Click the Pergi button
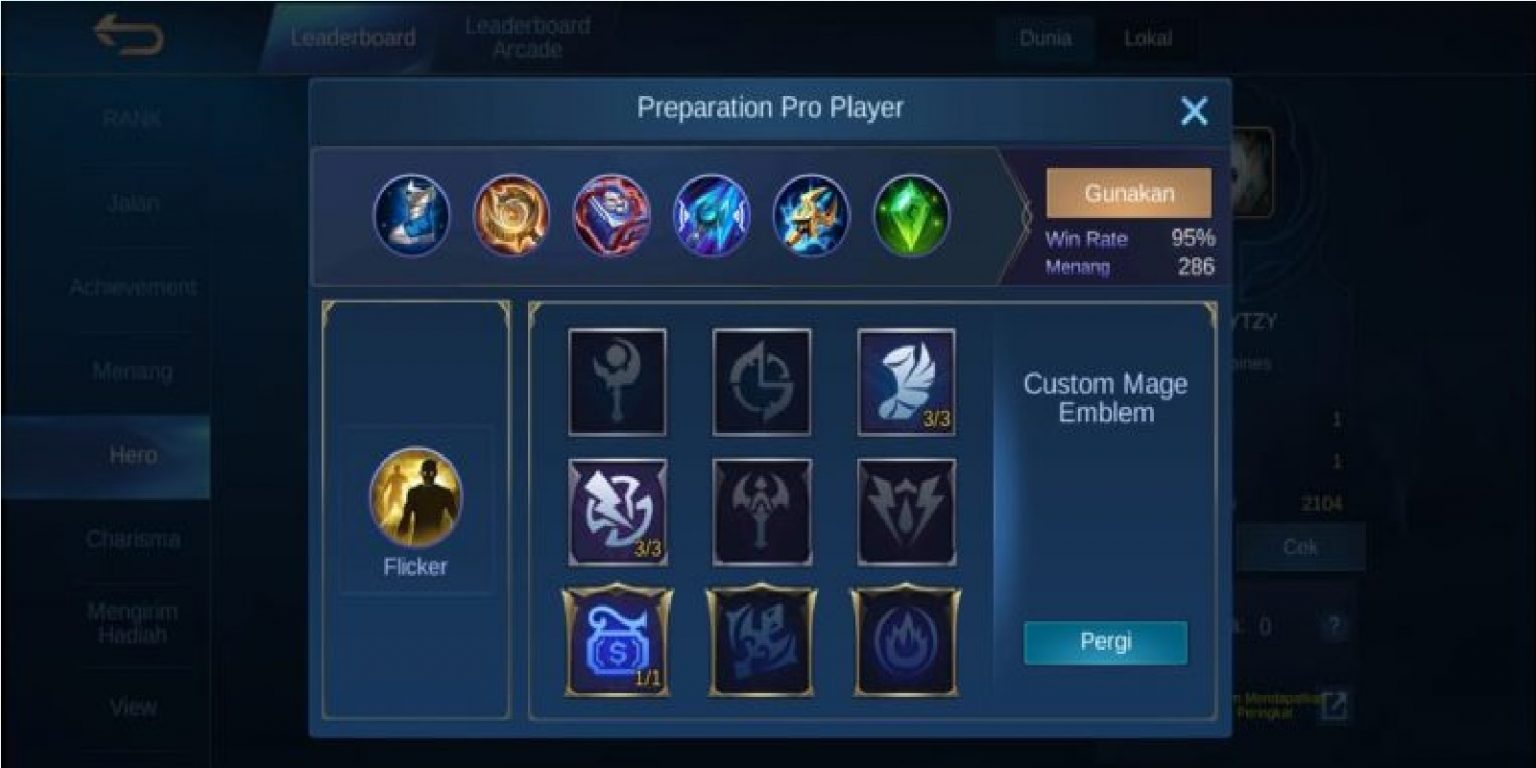This screenshot has width=1536, height=768. tap(1104, 644)
